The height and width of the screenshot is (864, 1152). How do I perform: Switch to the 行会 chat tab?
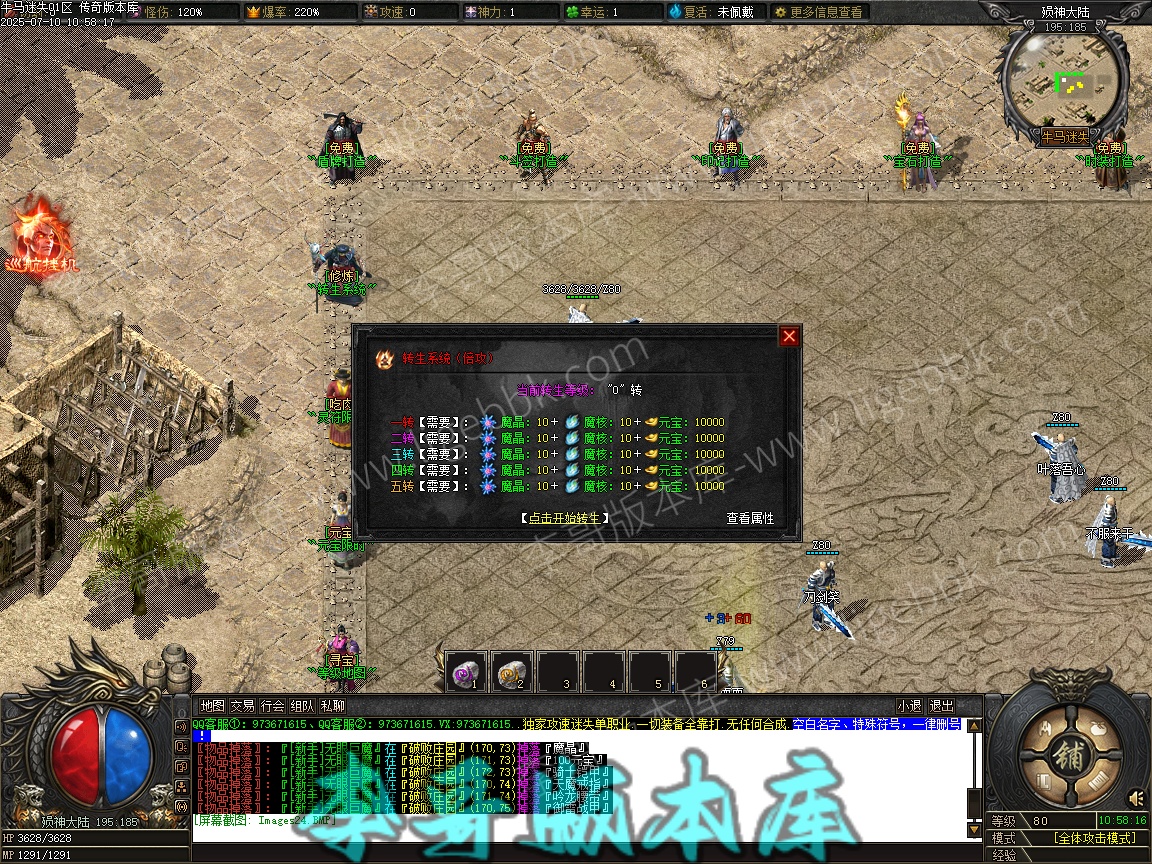(272, 706)
